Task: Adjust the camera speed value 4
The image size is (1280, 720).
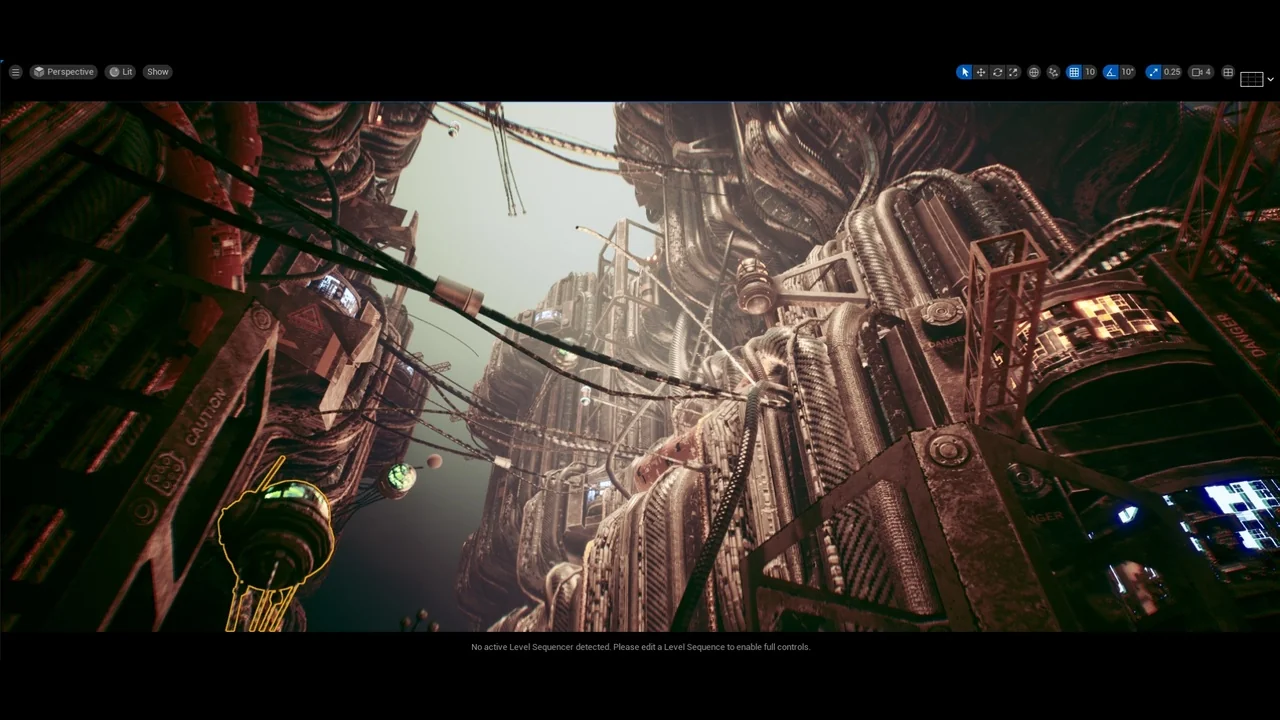Action: click(x=1208, y=71)
